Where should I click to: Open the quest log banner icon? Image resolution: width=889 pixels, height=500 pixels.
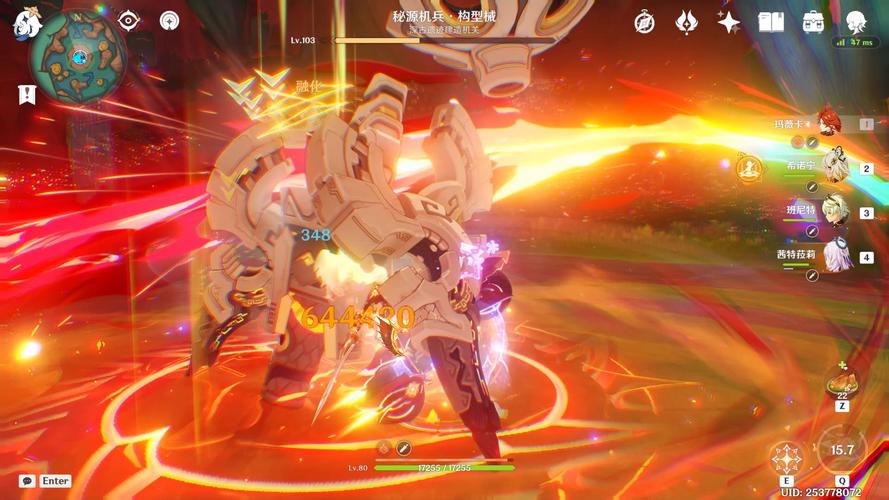tap(26, 93)
